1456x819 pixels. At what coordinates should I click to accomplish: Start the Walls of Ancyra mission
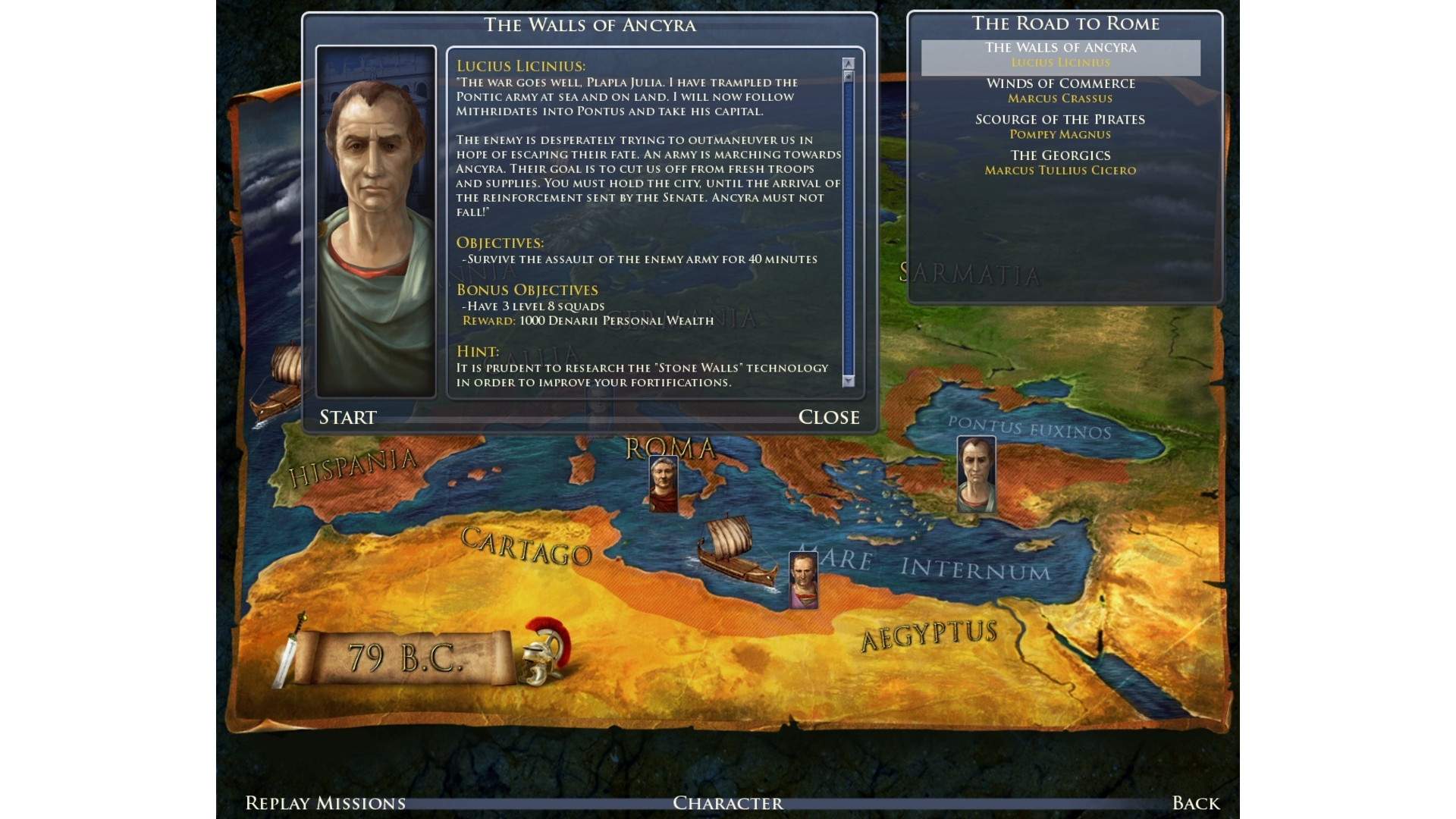(347, 417)
